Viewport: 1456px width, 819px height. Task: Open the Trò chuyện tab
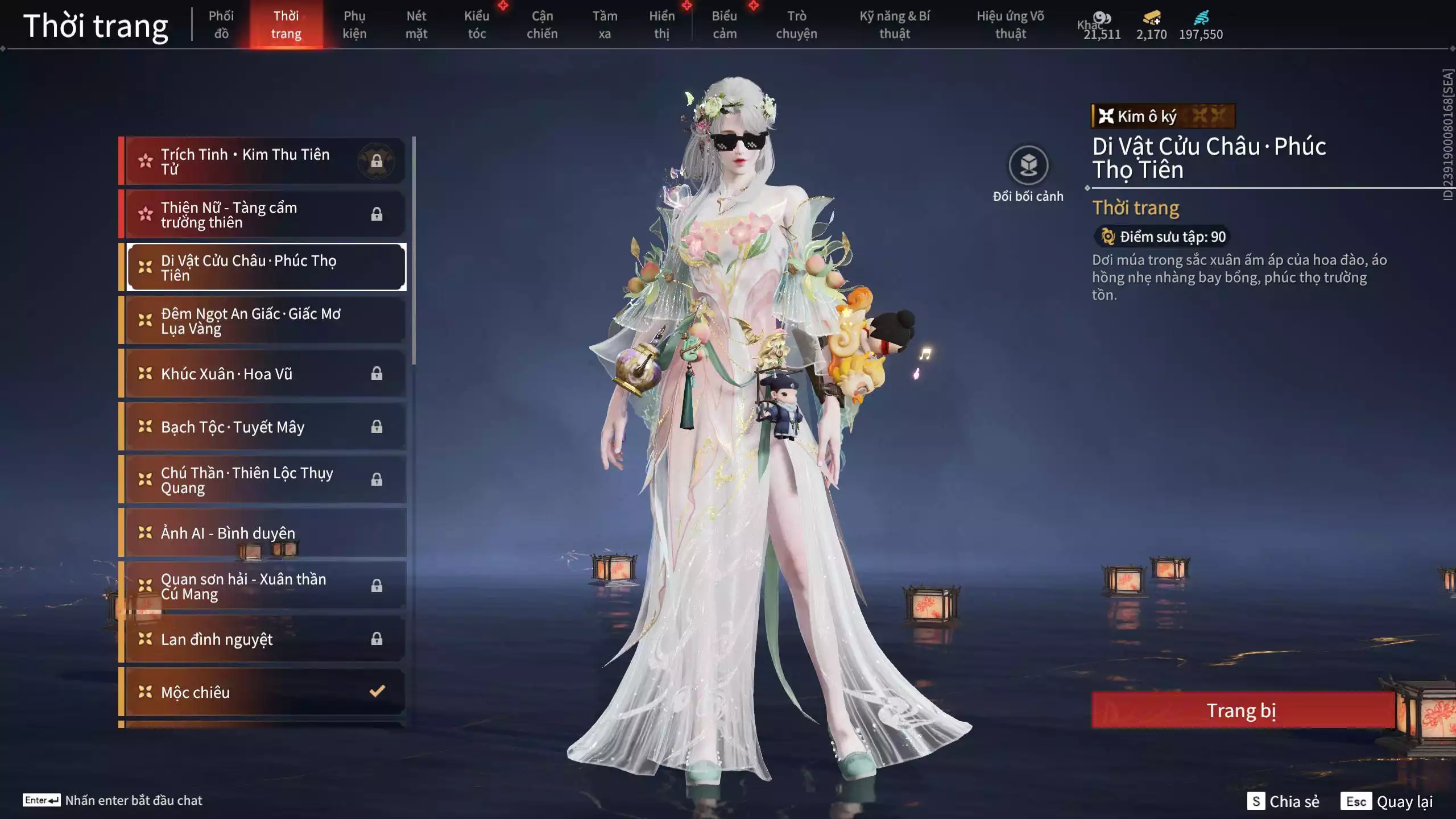coord(796,24)
